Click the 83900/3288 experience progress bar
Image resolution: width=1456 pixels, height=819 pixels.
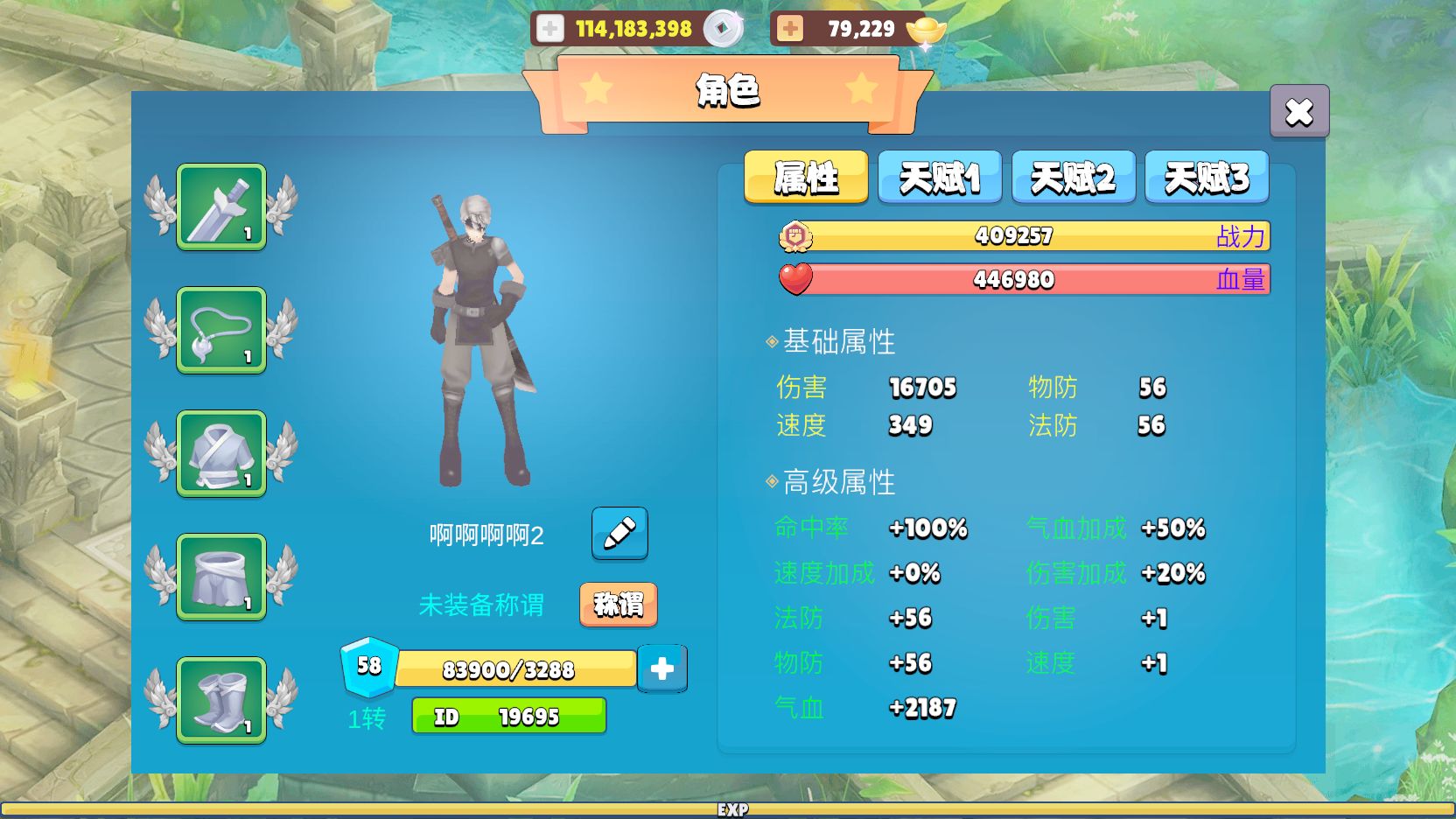click(x=516, y=668)
